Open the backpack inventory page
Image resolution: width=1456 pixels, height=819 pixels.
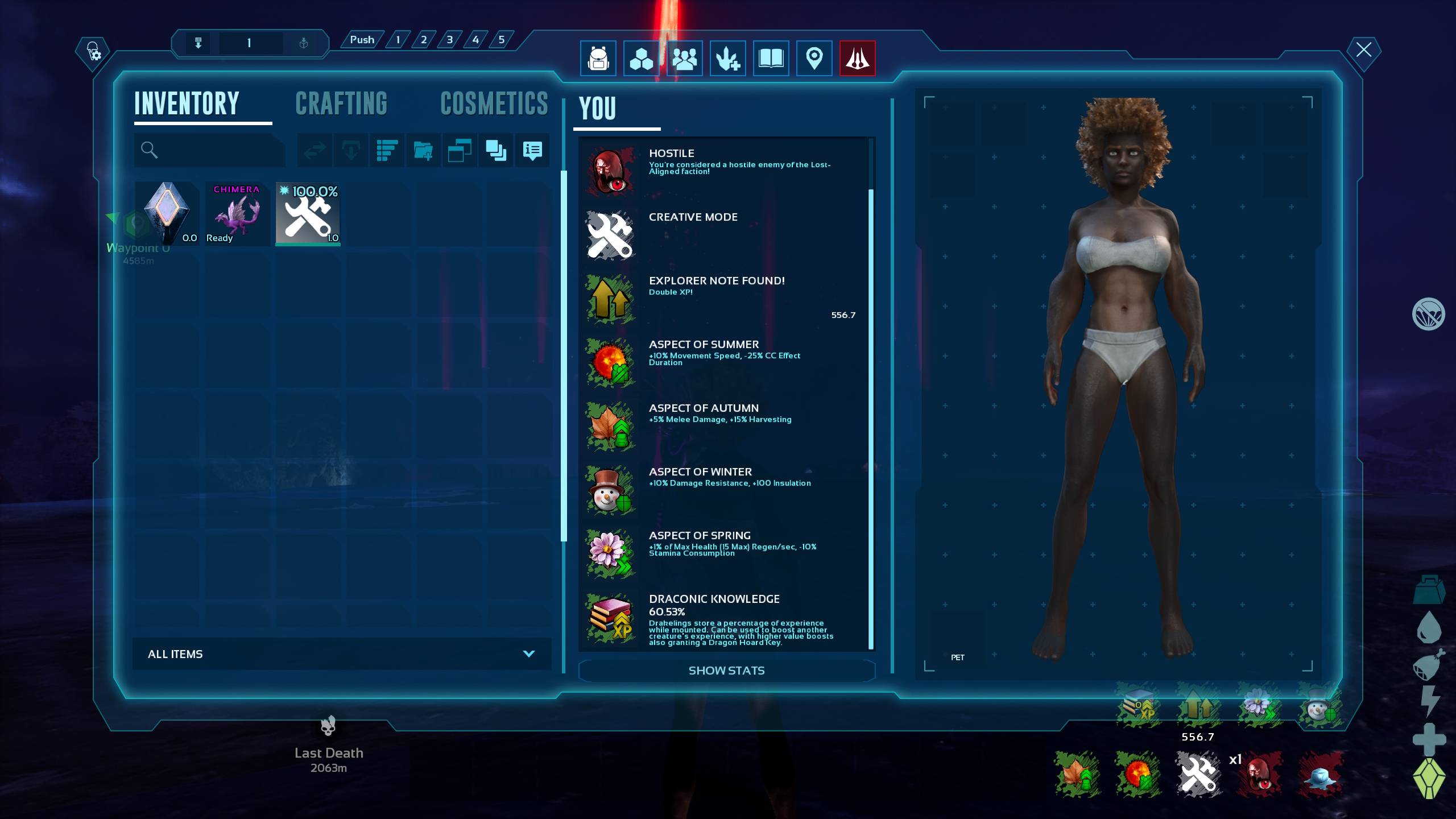click(x=598, y=58)
